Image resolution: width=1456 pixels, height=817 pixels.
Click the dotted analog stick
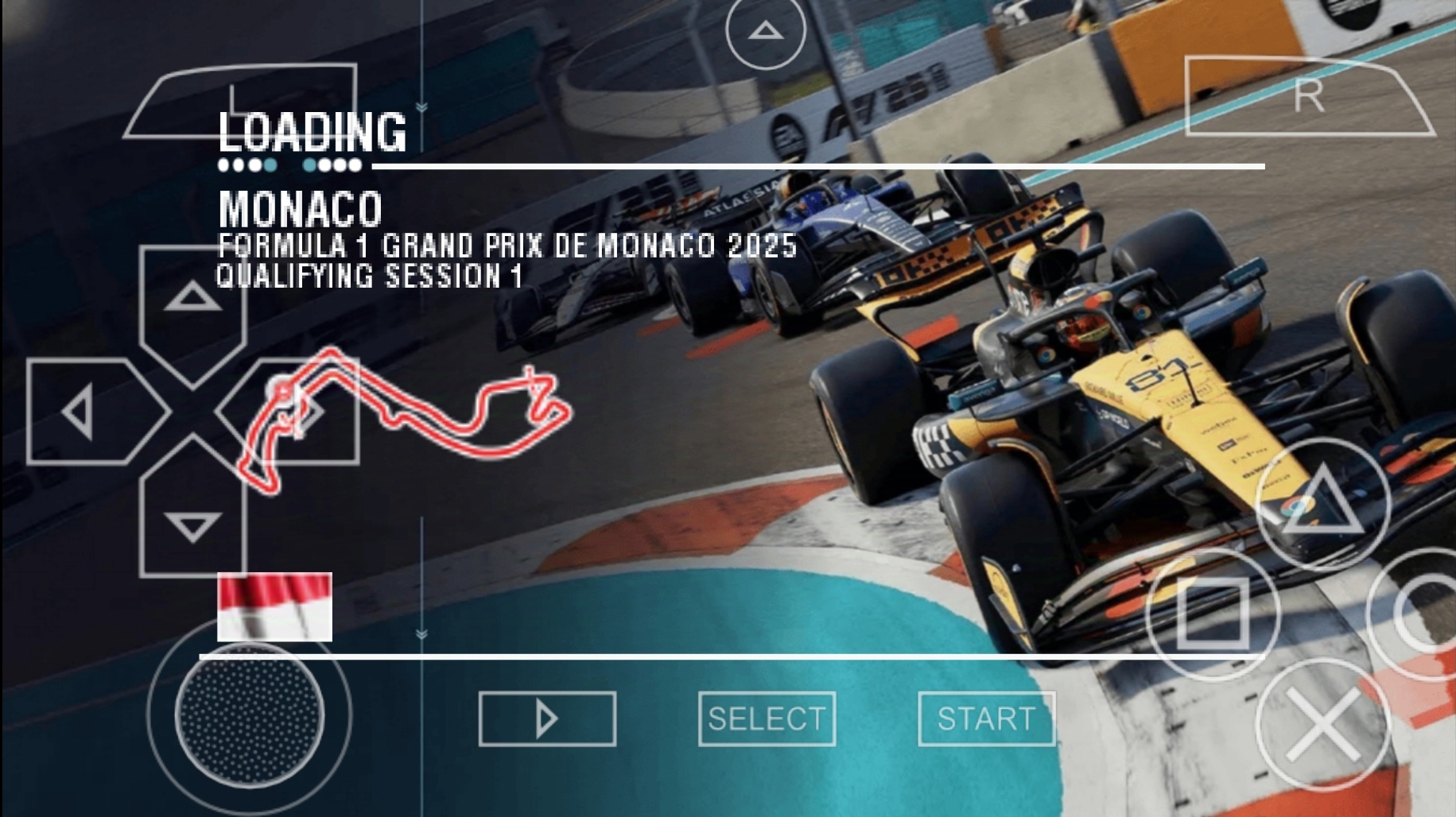tap(249, 714)
